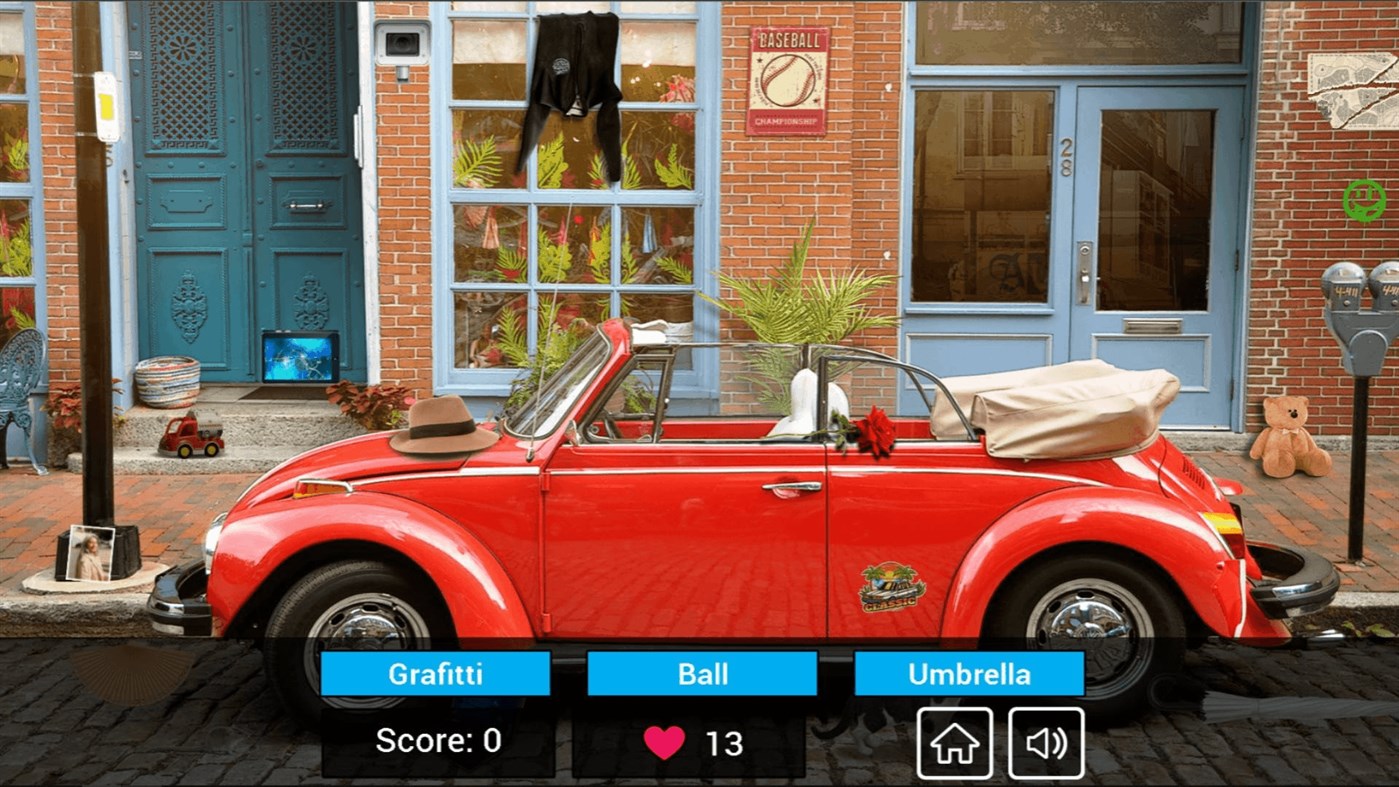Image resolution: width=1399 pixels, height=787 pixels.
Task: Click the Score display panel
Action: tap(437, 742)
